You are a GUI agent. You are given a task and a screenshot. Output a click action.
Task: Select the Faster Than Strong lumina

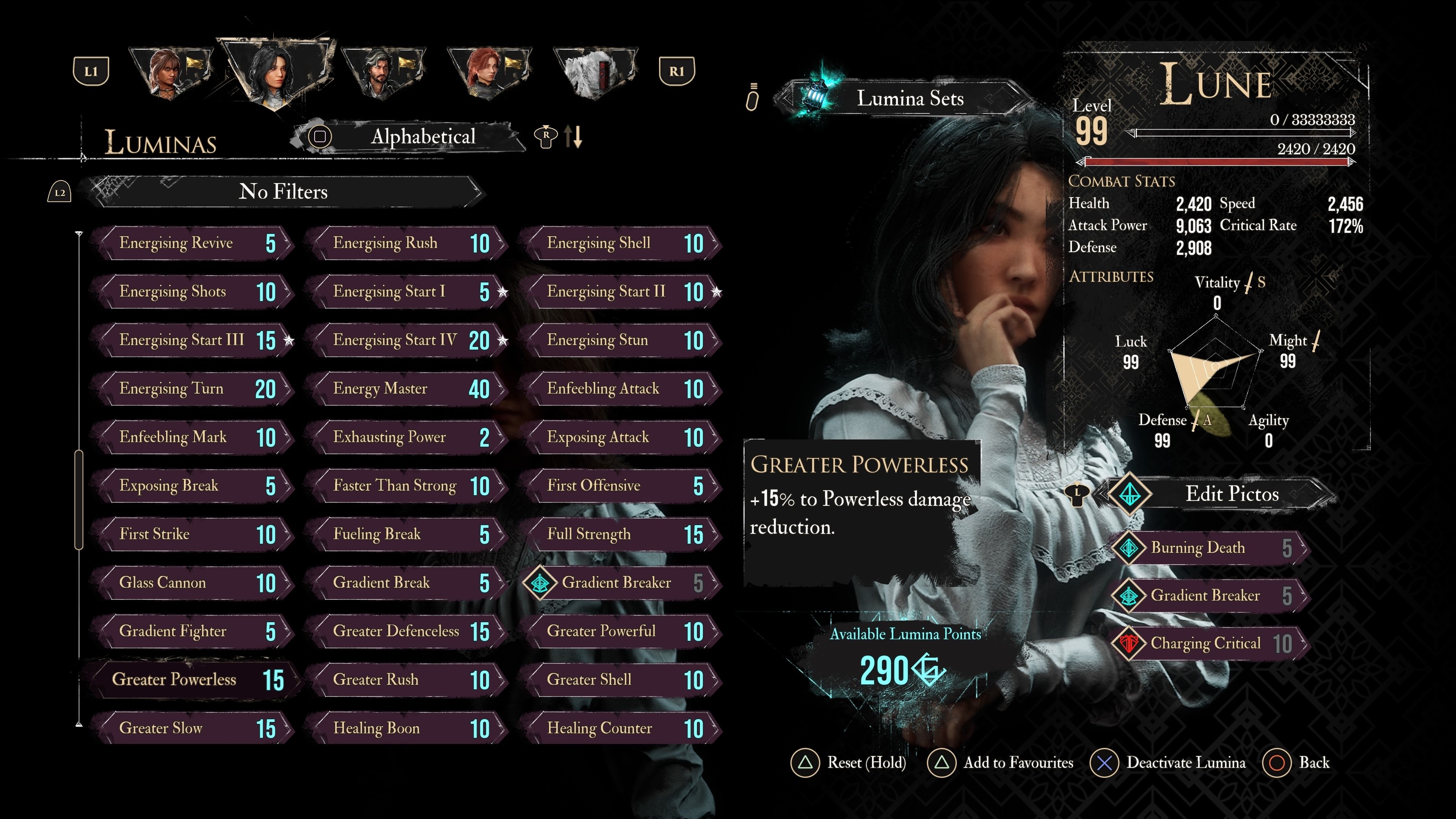point(407,485)
